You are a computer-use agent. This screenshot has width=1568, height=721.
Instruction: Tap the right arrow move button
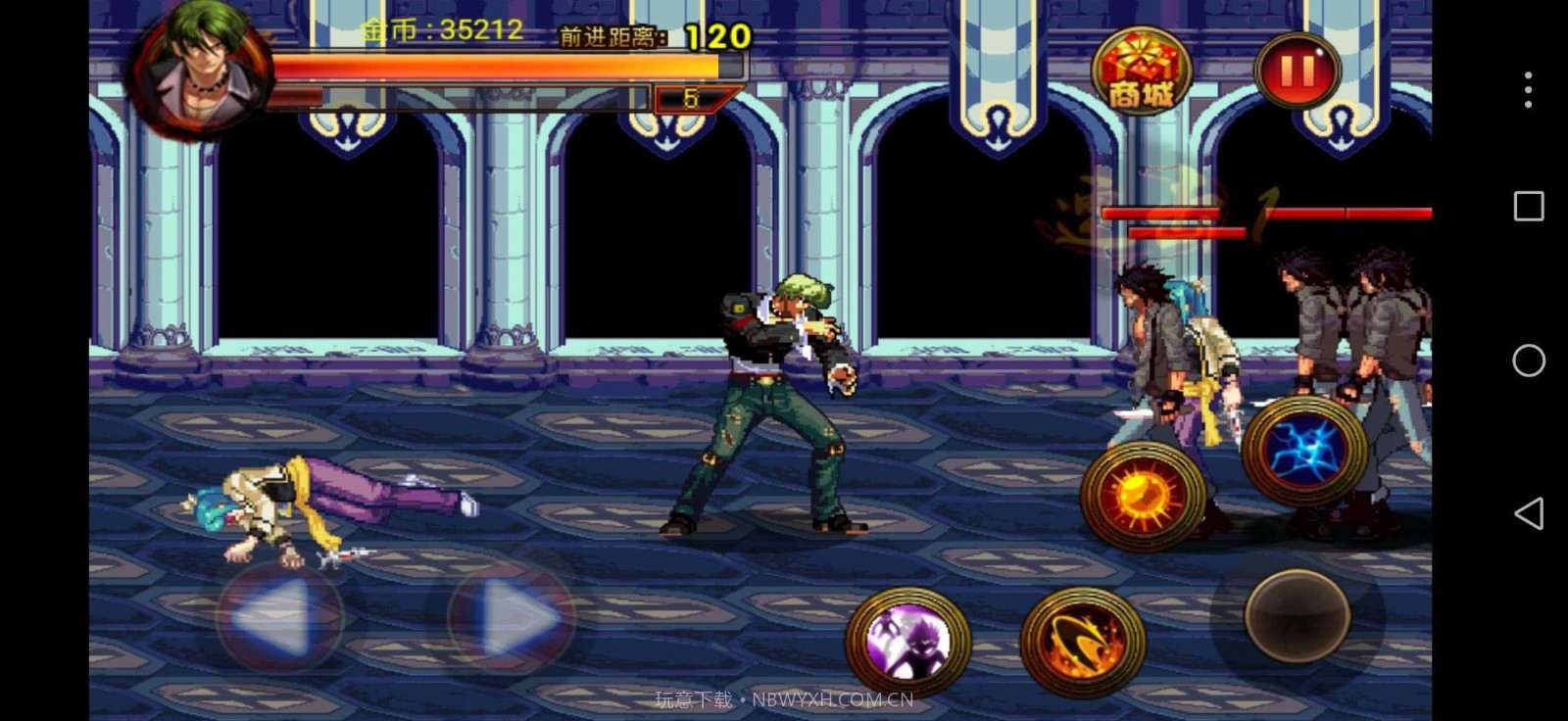pos(511,617)
